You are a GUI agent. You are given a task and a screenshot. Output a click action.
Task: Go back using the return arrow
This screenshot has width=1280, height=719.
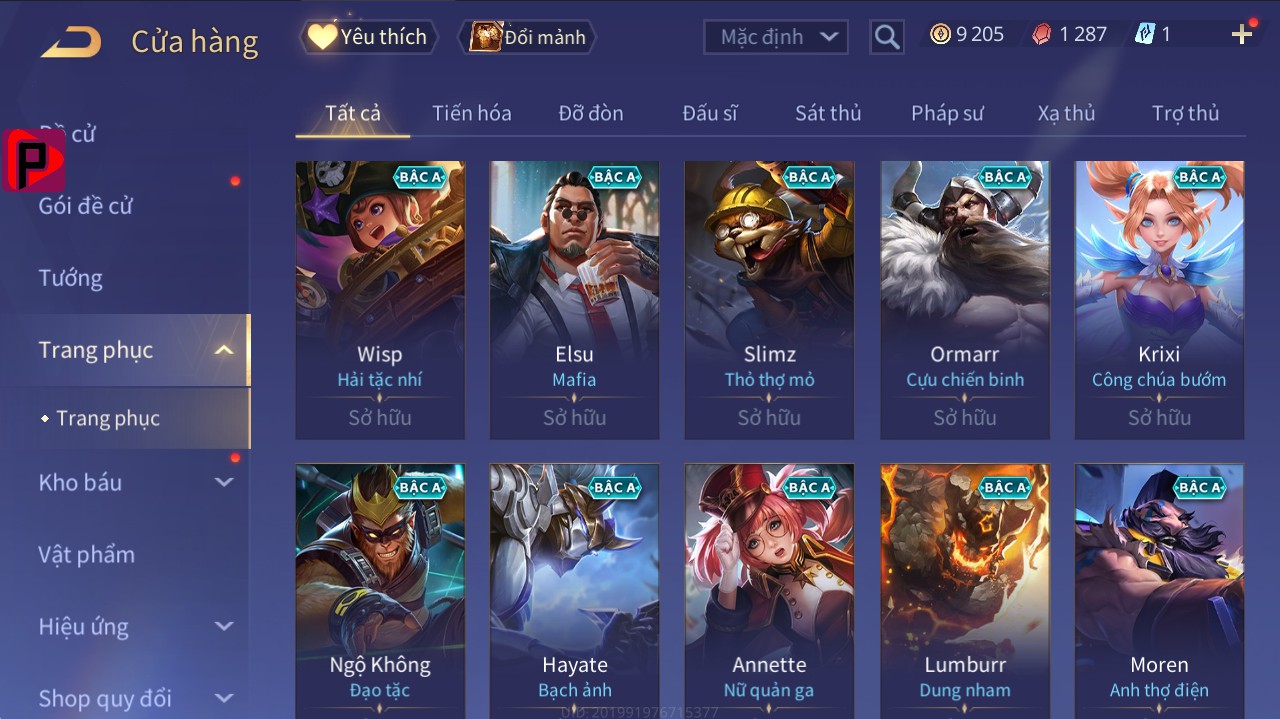click(x=71, y=41)
